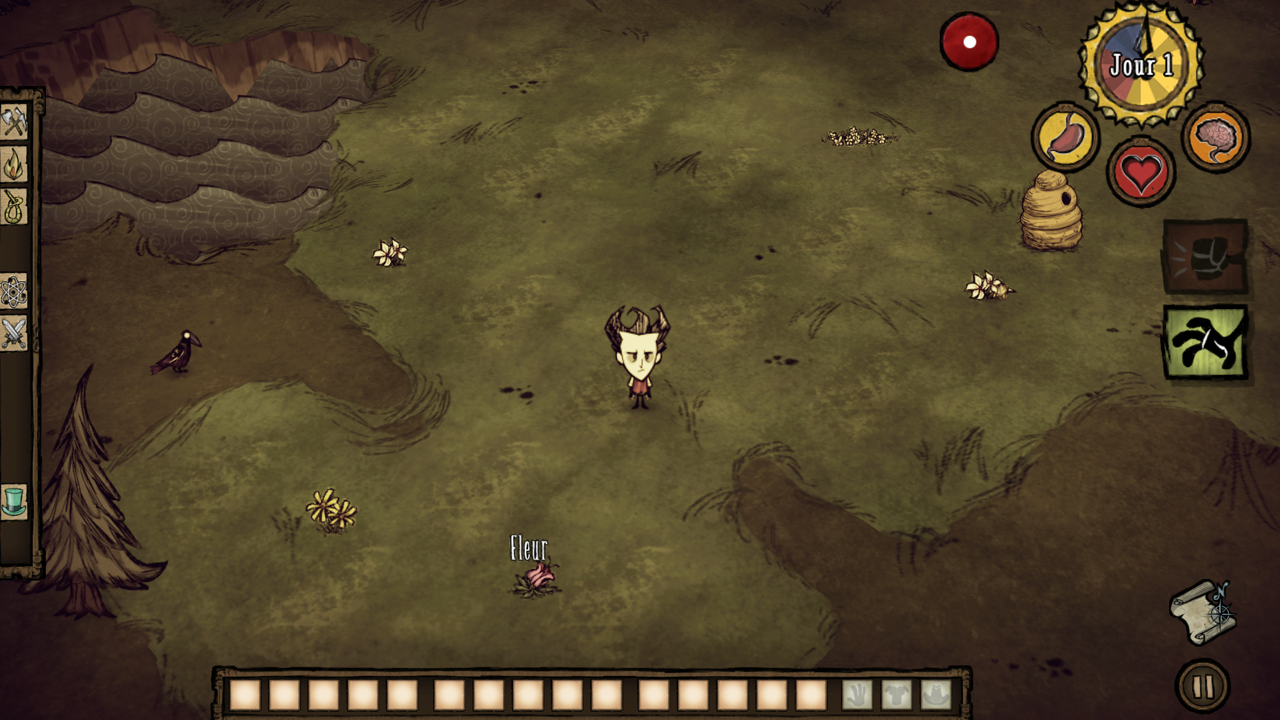The height and width of the screenshot is (720, 1280).
Task: Open the Fire crafting tab with flame icon
Action: pyautogui.click(x=14, y=165)
